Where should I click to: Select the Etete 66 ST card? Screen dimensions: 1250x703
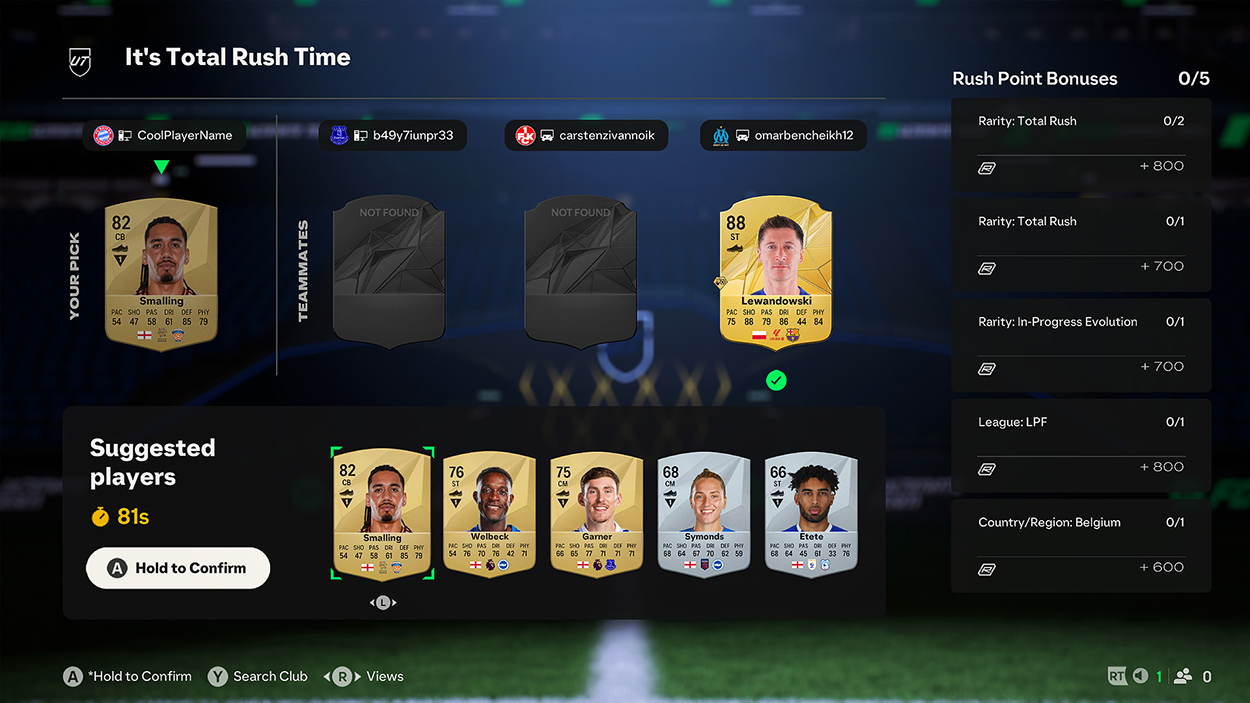pos(811,514)
